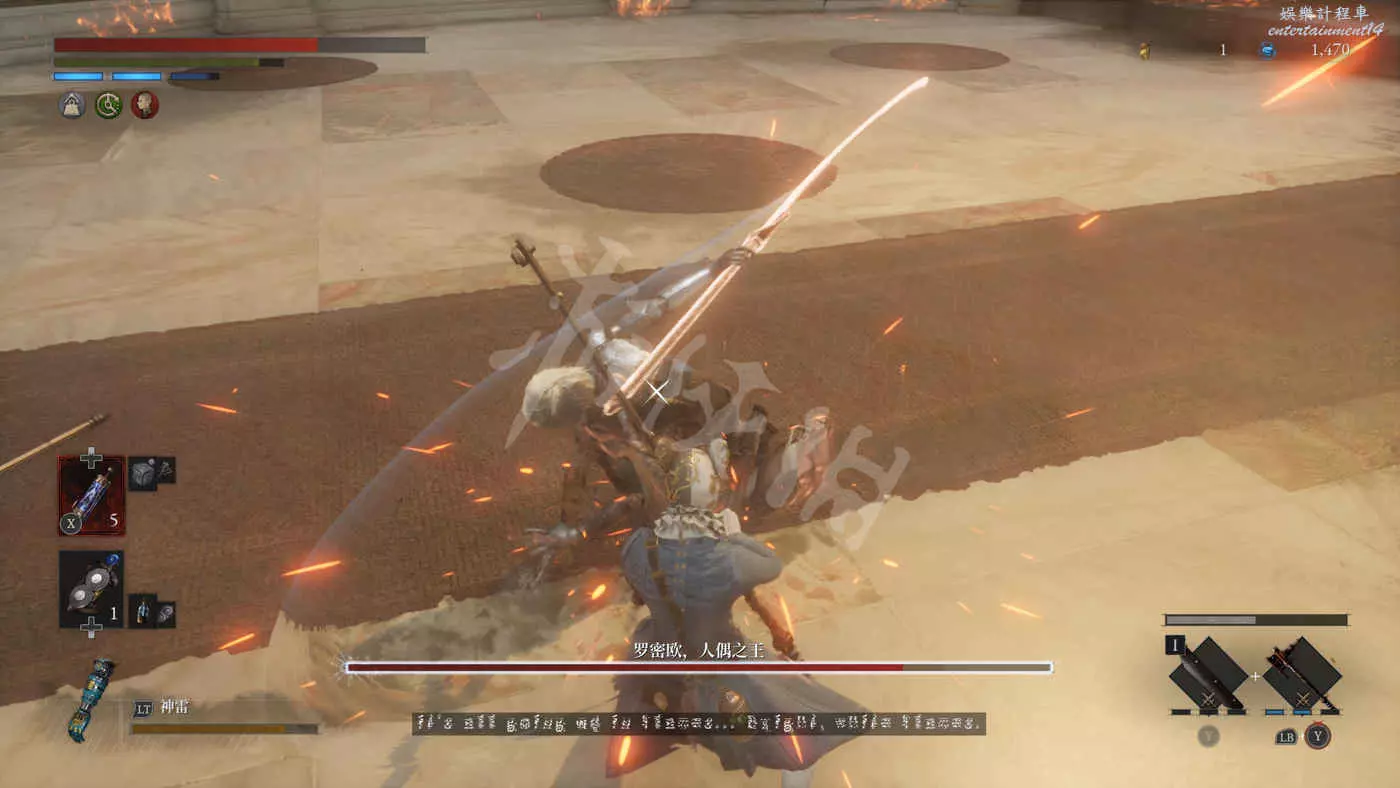
Task: Select the Pulse Cell belt slot
Action: (x=92, y=495)
